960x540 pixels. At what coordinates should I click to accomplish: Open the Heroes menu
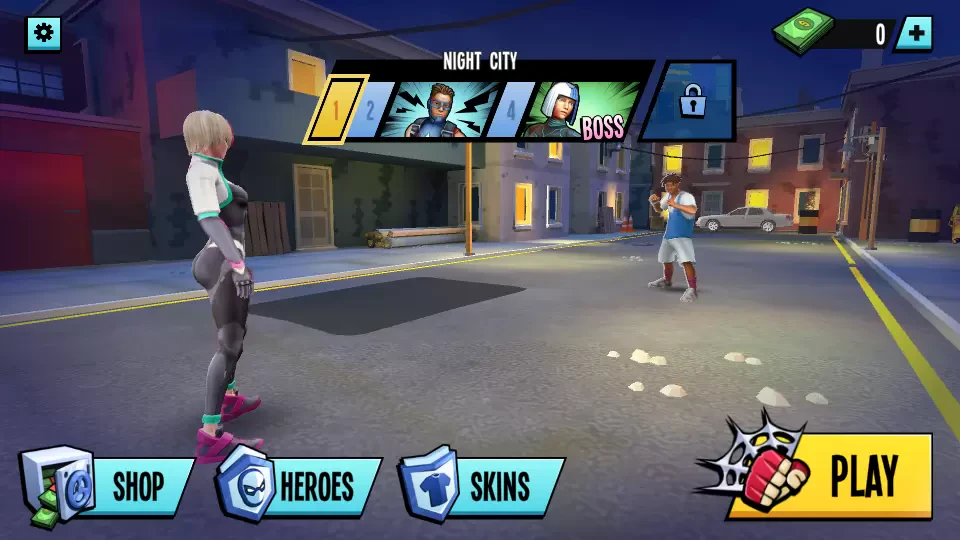click(300, 486)
